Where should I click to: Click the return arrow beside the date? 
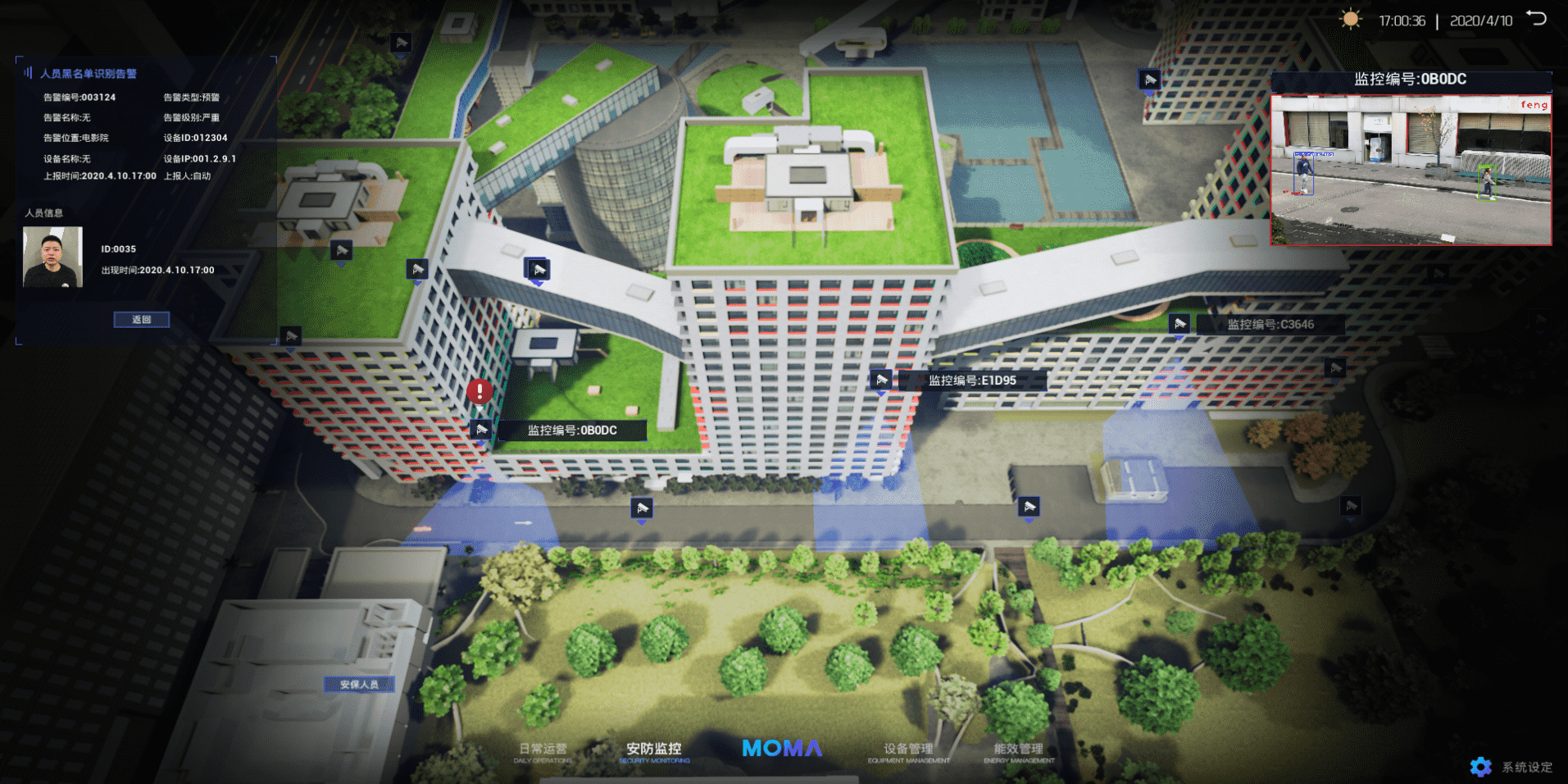coord(1536,19)
